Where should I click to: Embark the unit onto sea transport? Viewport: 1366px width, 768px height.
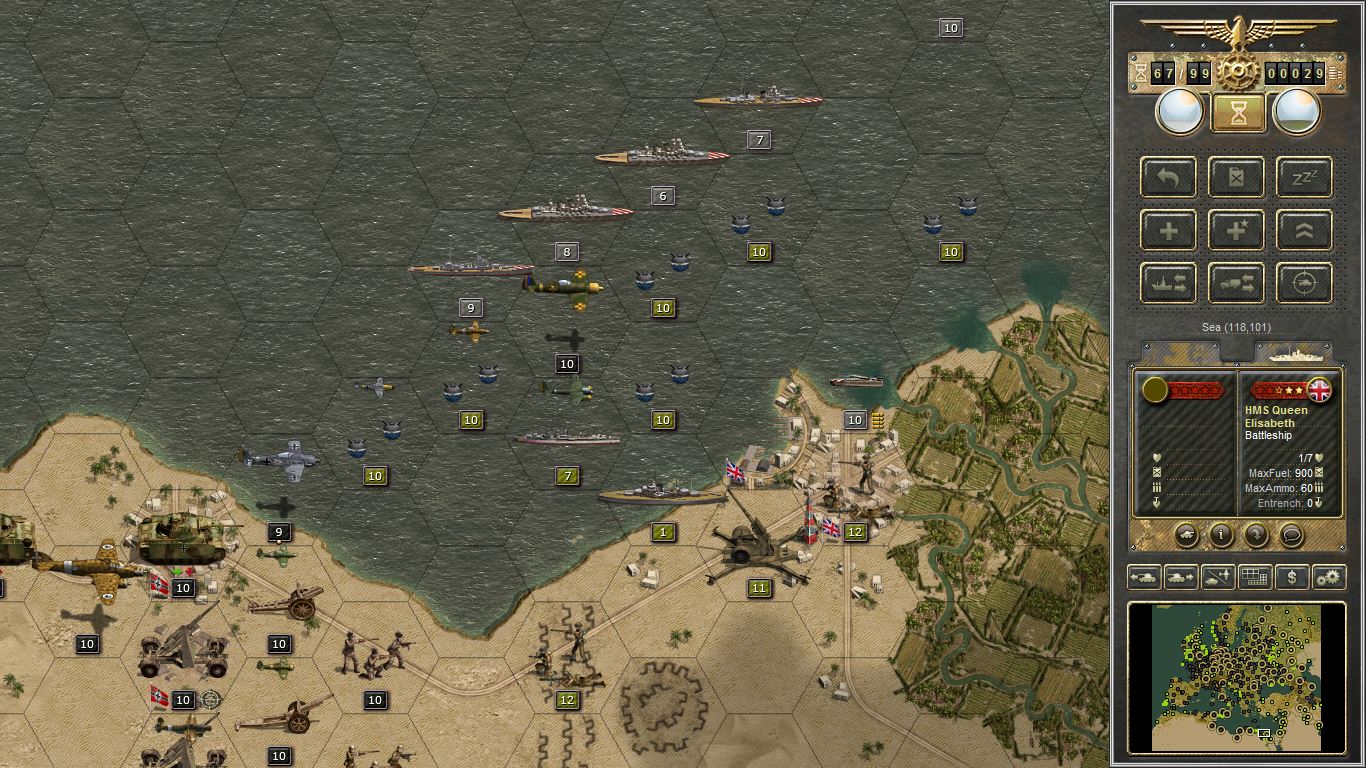coord(1168,283)
